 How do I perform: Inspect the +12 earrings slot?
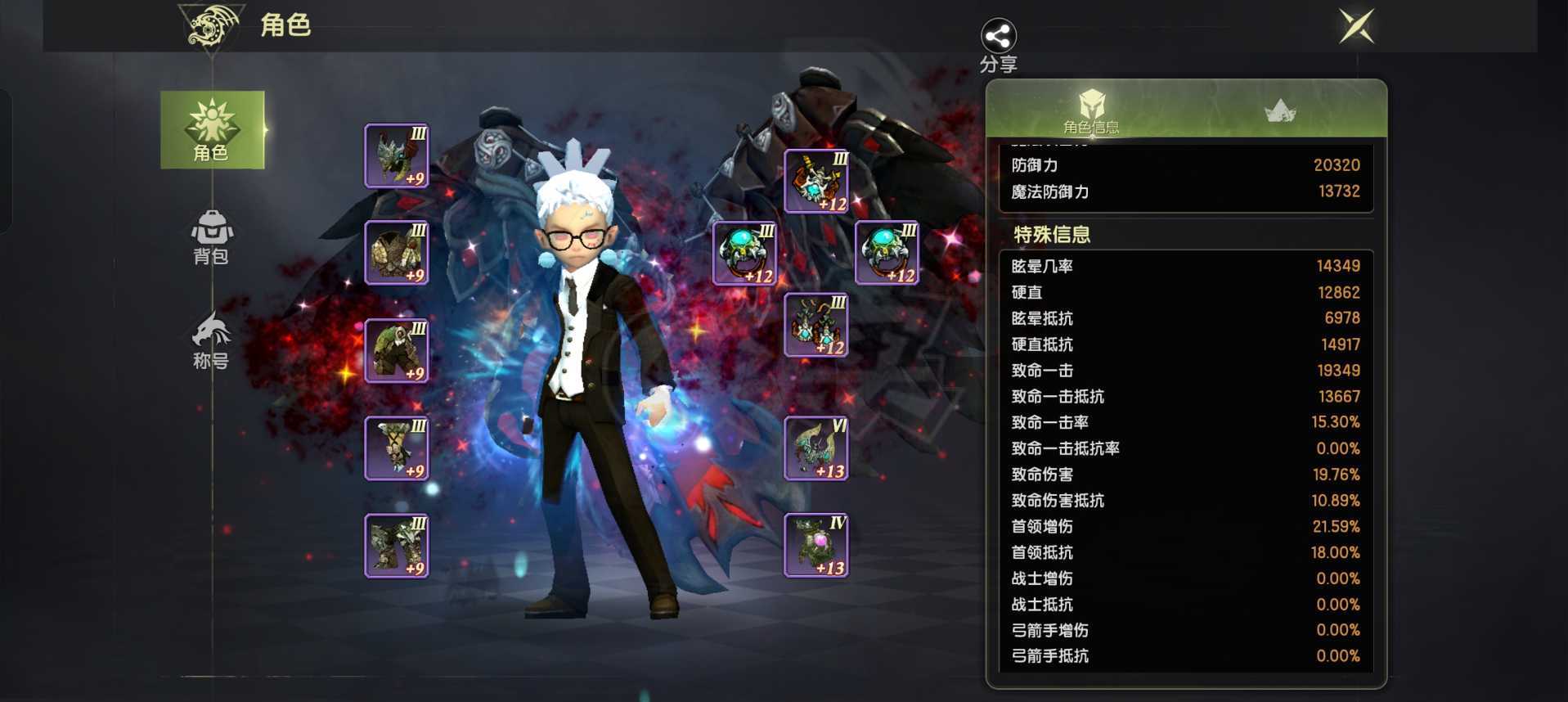pos(816,326)
